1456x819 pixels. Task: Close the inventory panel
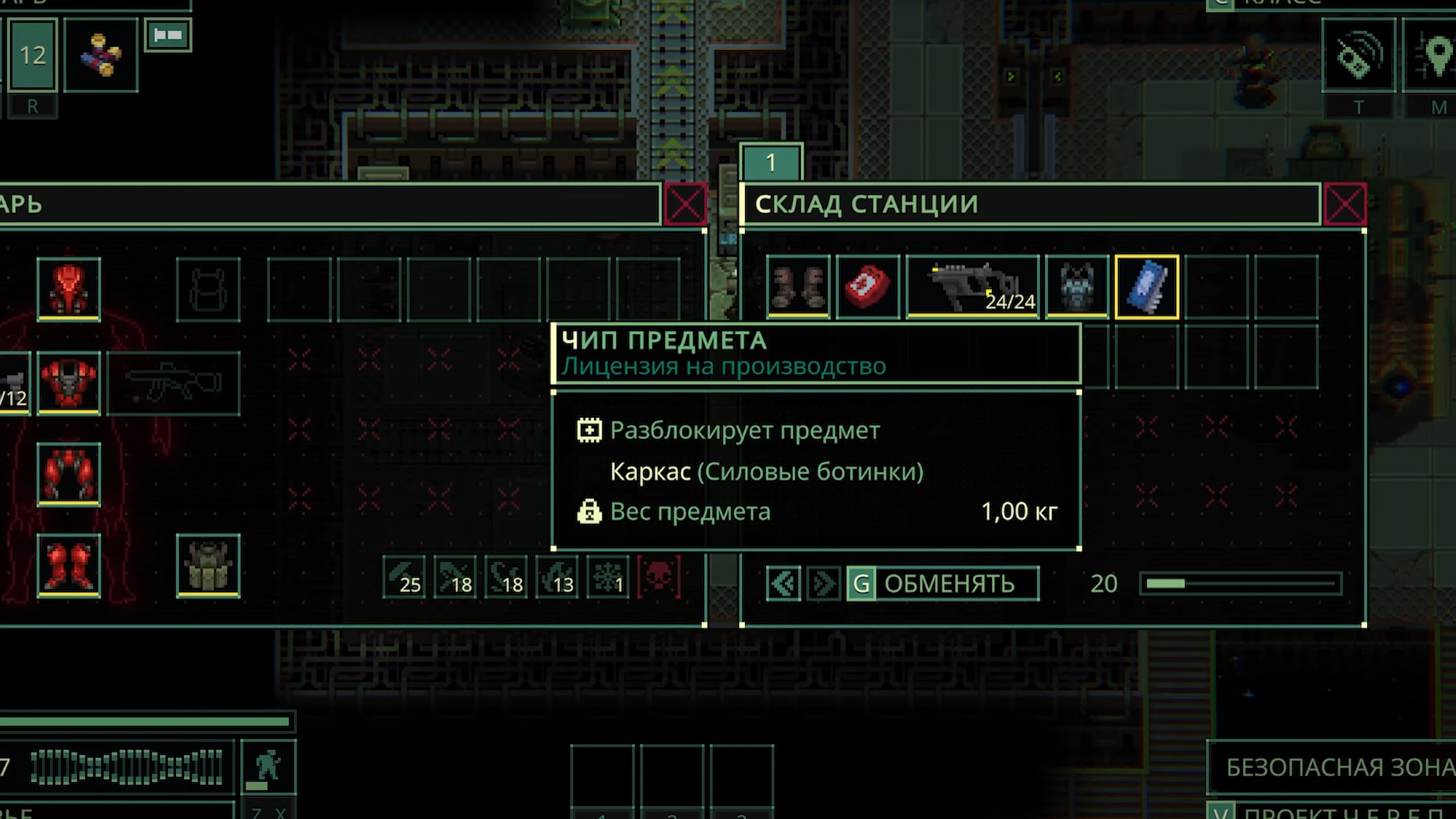pos(685,204)
